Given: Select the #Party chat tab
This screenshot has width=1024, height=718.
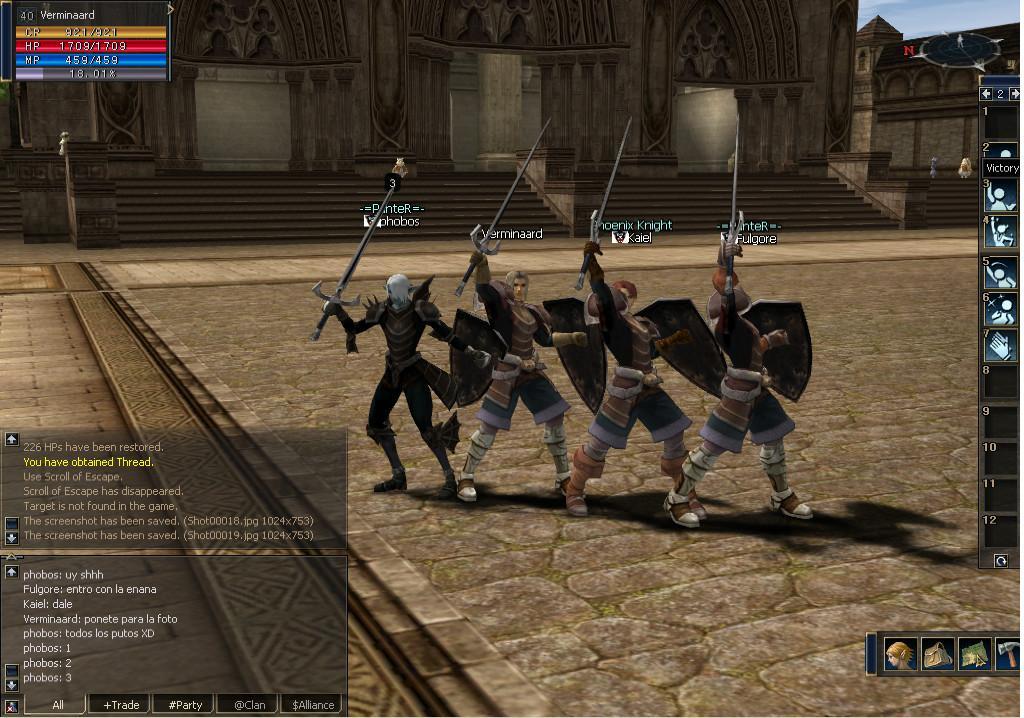Looking at the screenshot, I should tap(185, 704).
